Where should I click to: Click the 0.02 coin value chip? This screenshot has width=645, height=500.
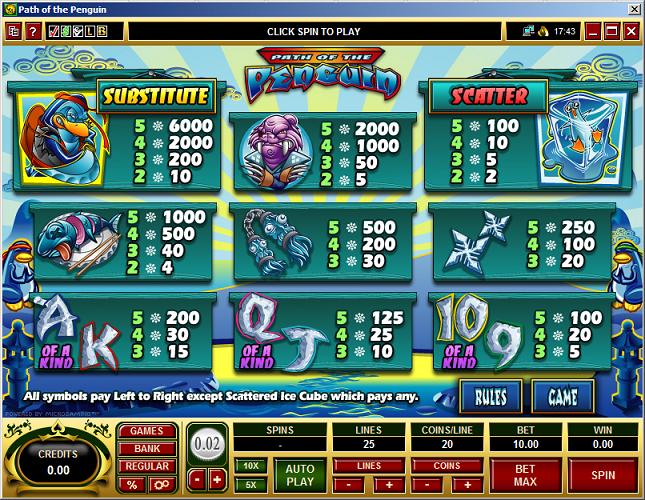[208, 441]
